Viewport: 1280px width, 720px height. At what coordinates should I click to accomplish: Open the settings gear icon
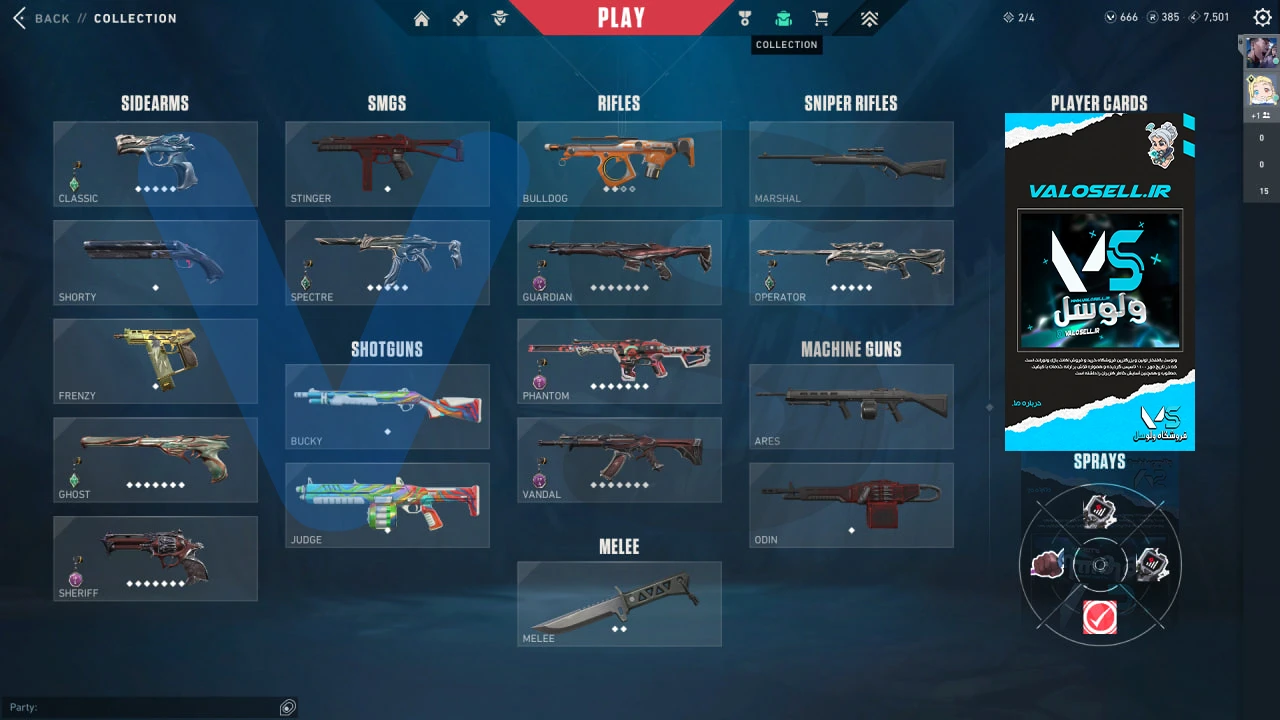click(1261, 17)
